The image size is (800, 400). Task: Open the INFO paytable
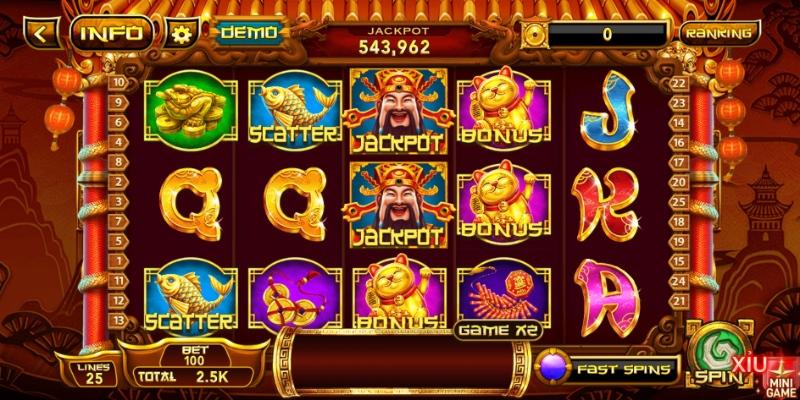110,33
